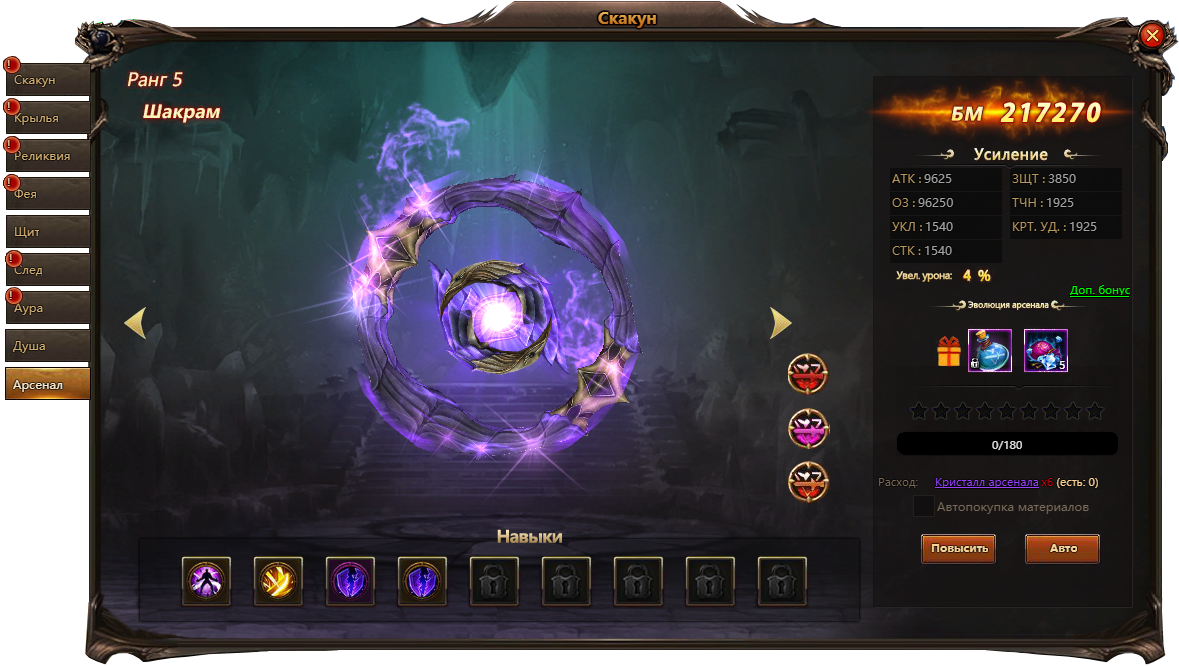Open the Крылья tab
The height and width of the screenshot is (666, 1179).
(x=48, y=118)
